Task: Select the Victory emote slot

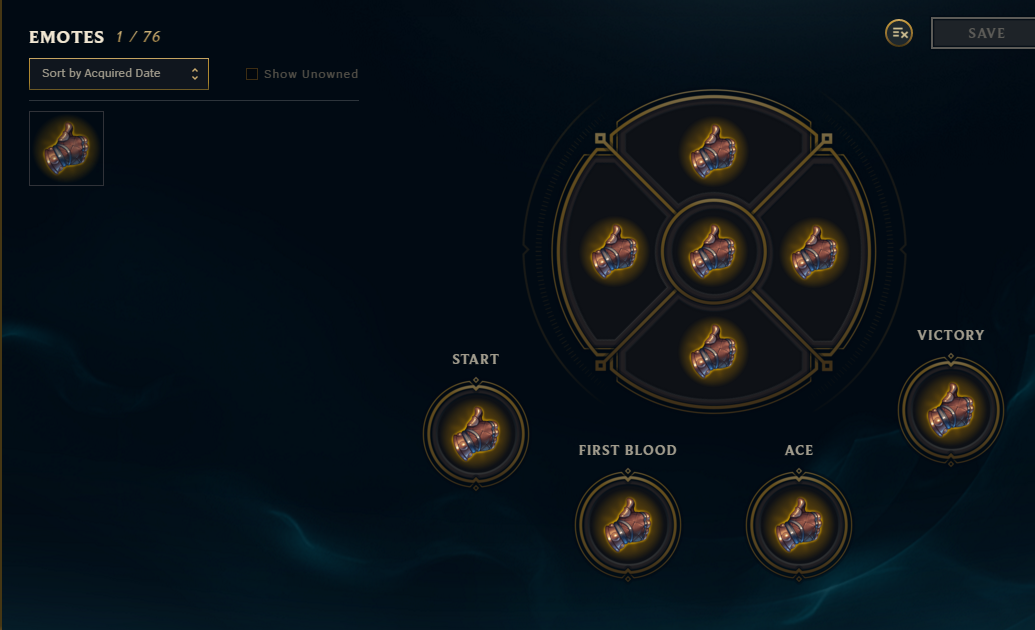Action: pyautogui.click(x=950, y=410)
